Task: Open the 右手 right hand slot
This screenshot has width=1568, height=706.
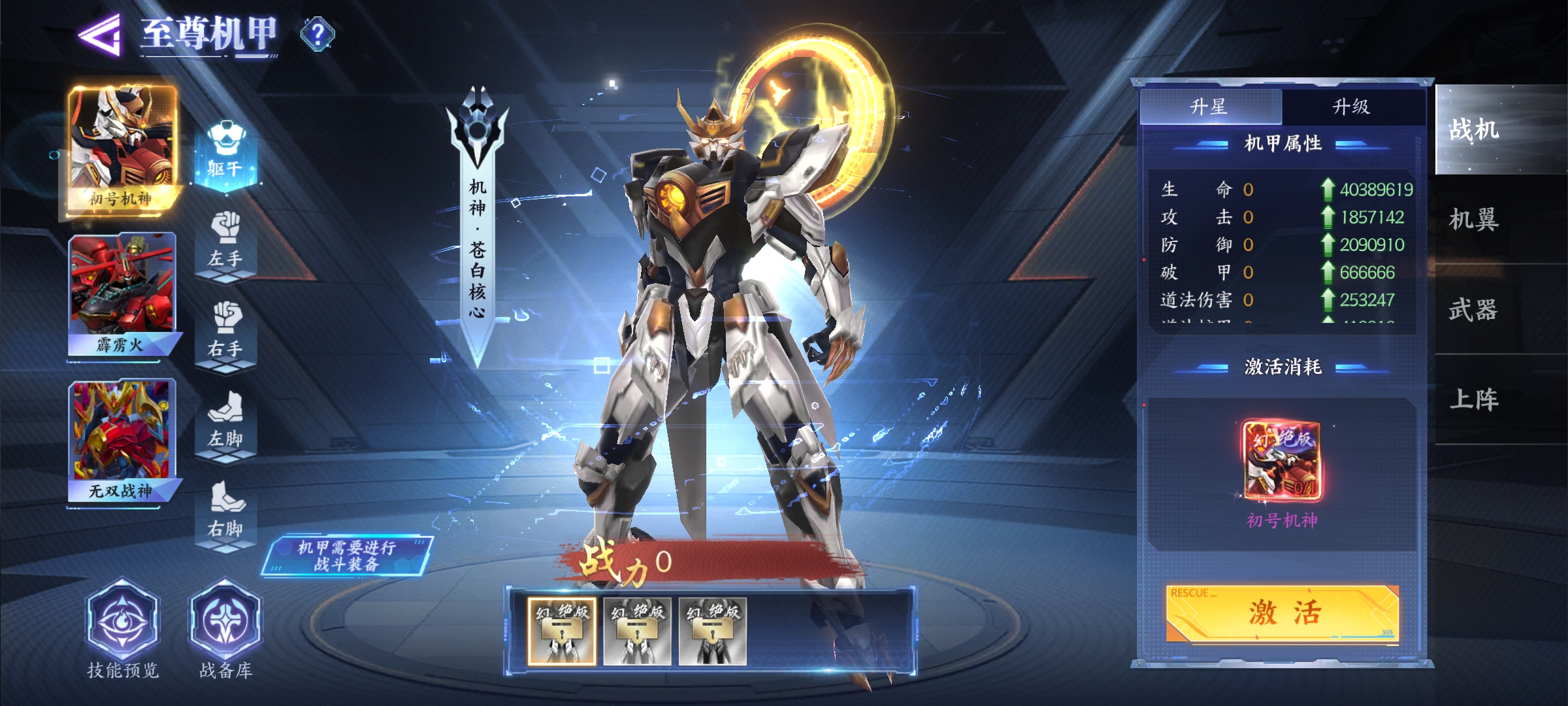Action: click(225, 331)
